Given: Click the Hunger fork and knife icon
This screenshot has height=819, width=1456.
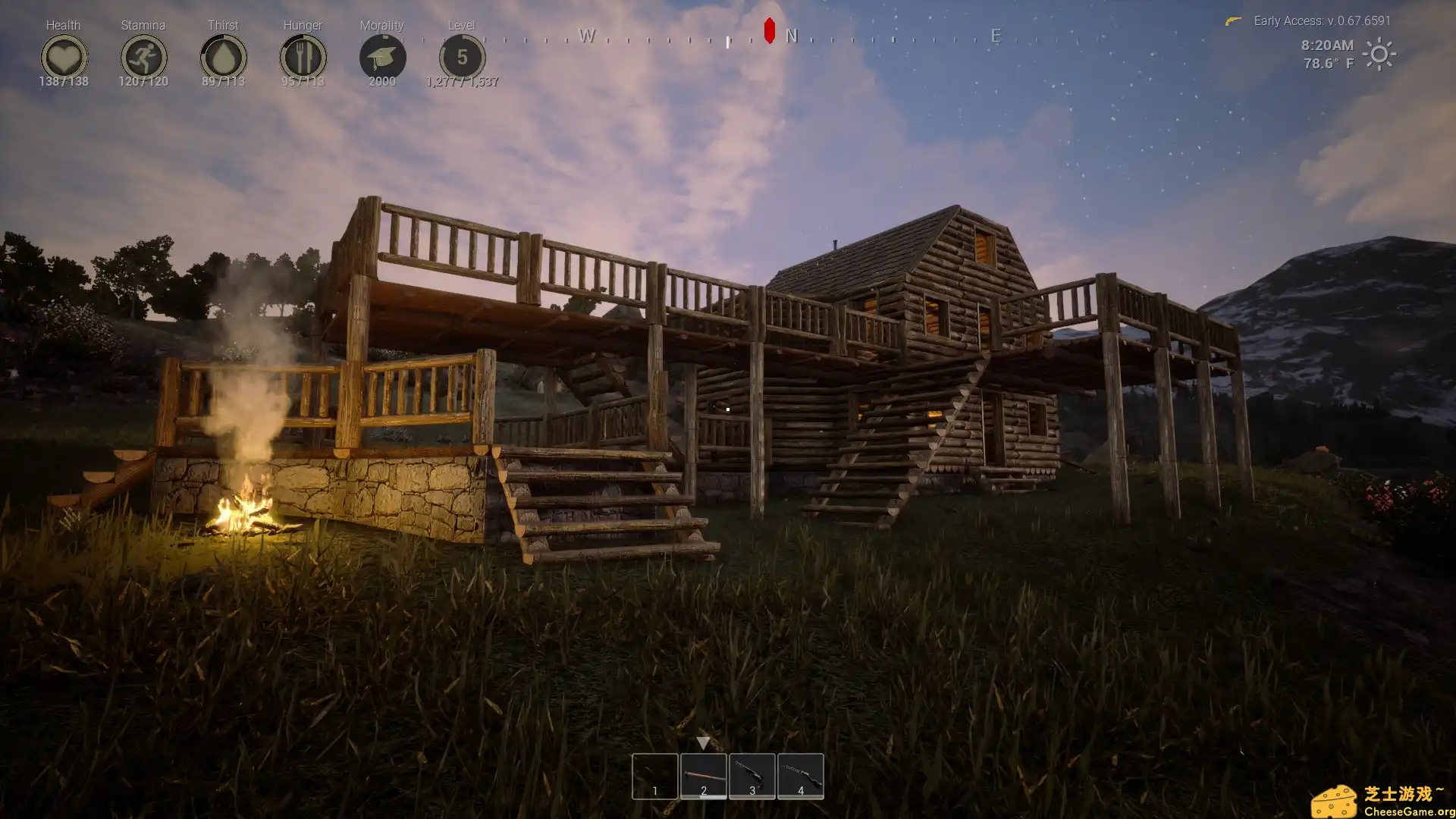Looking at the screenshot, I should tap(302, 56).
